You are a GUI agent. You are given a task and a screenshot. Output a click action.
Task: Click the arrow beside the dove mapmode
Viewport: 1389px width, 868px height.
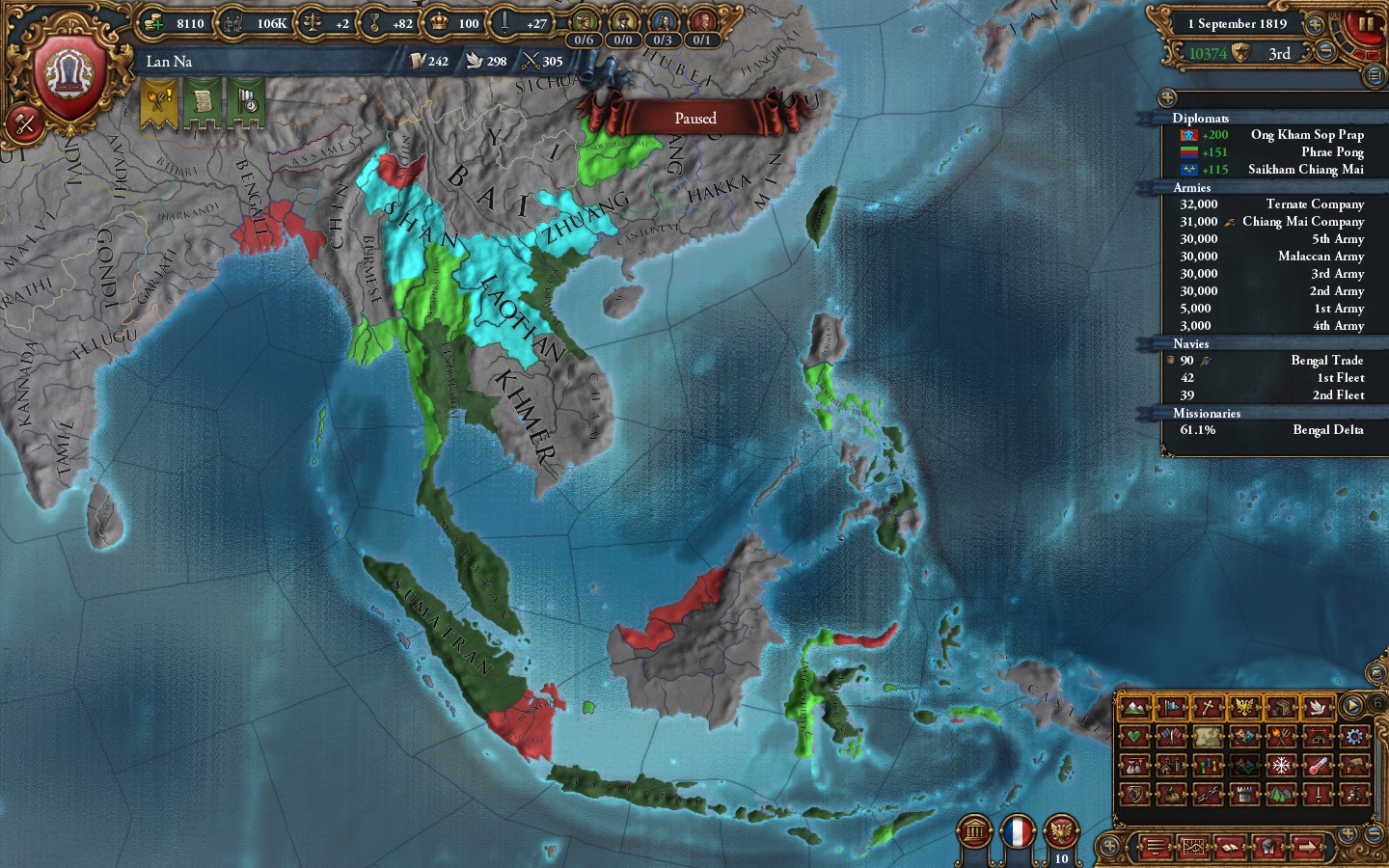(1332, 709)
